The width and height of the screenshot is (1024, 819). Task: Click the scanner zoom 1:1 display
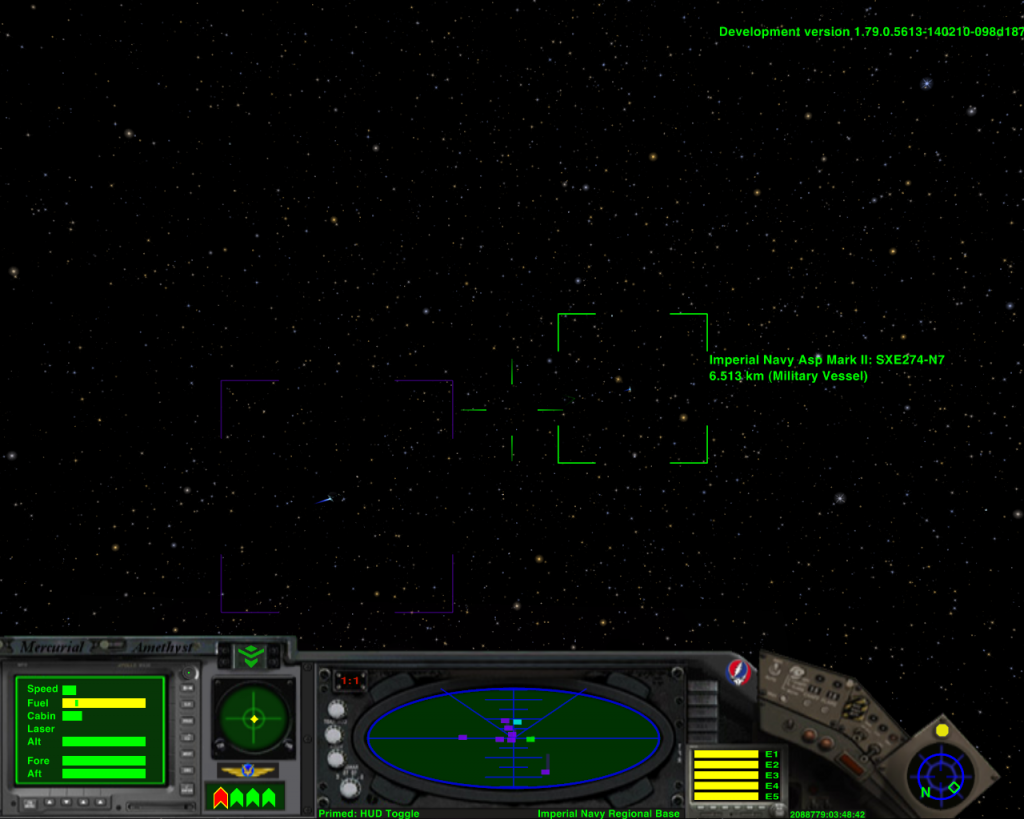coord(350,681)
